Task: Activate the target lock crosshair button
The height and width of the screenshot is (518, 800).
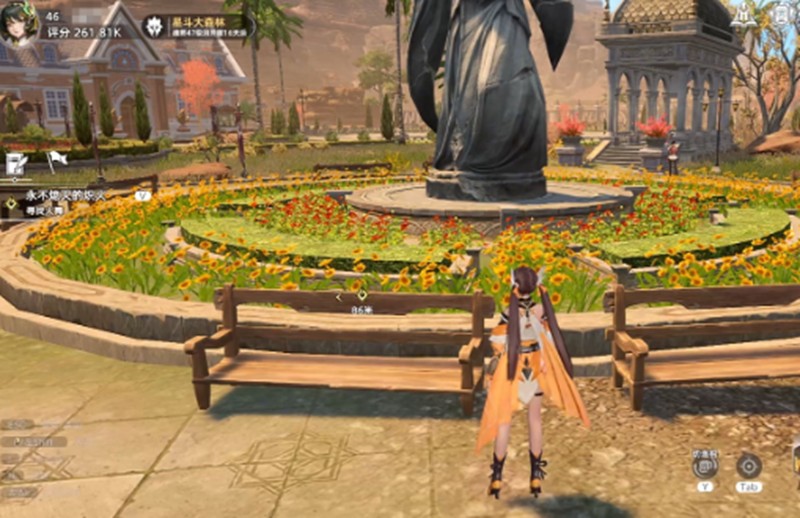Action: point(748,464)
